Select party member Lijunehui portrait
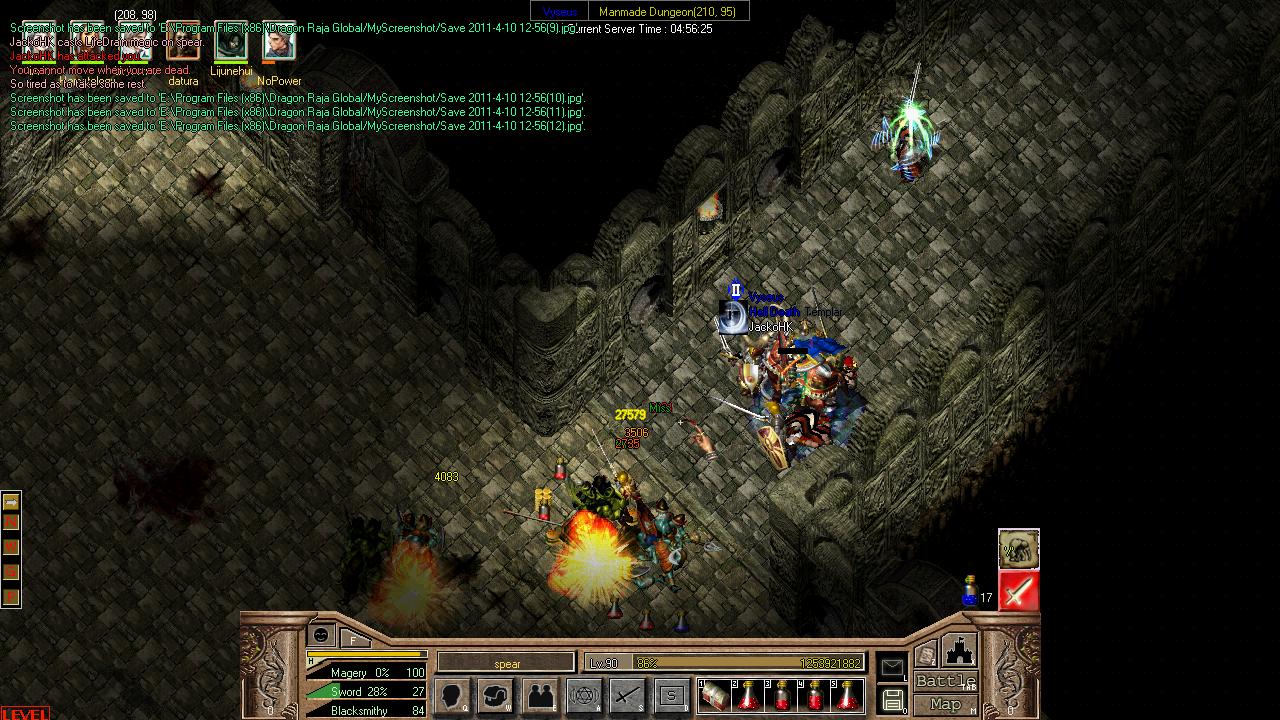1280x720 pixels. [231, 43]
